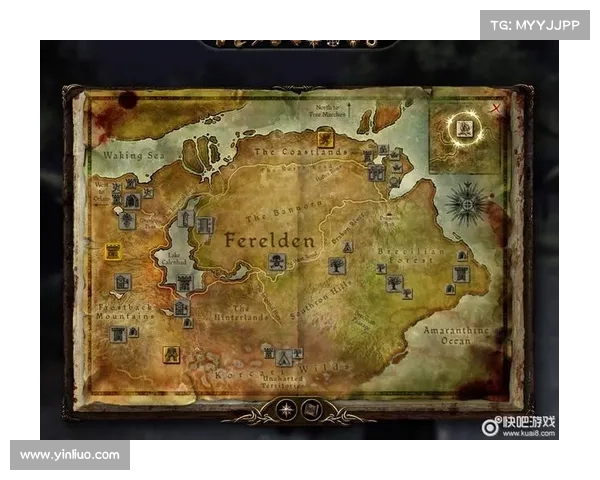Screen dimensions: 600x480
Task: Select the arched gate marker near Orlais border
Action: pyautogui.click(x=131, y=201)
